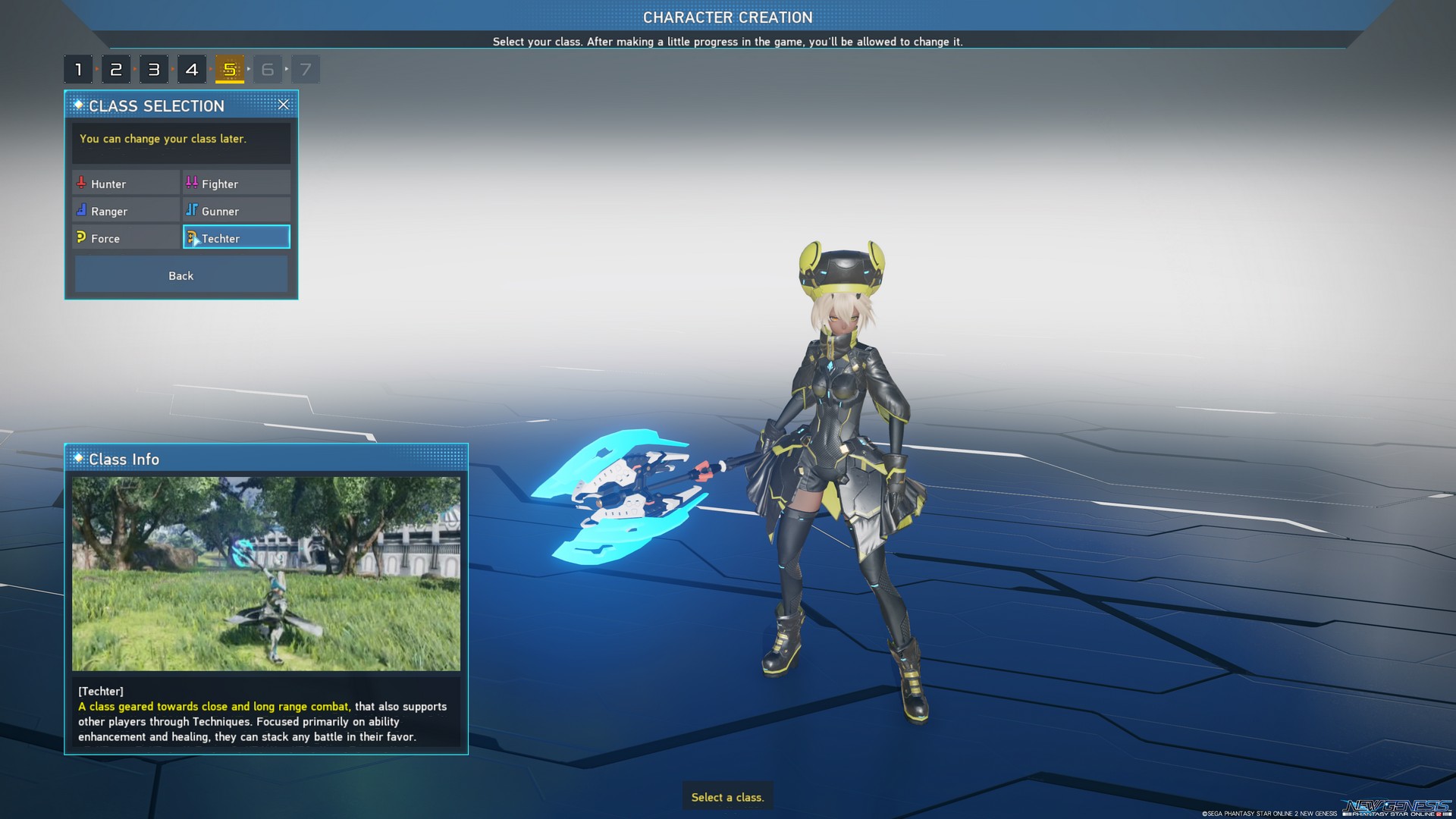
Task: Switch to creation step 1
Action: tap(78, 68)
